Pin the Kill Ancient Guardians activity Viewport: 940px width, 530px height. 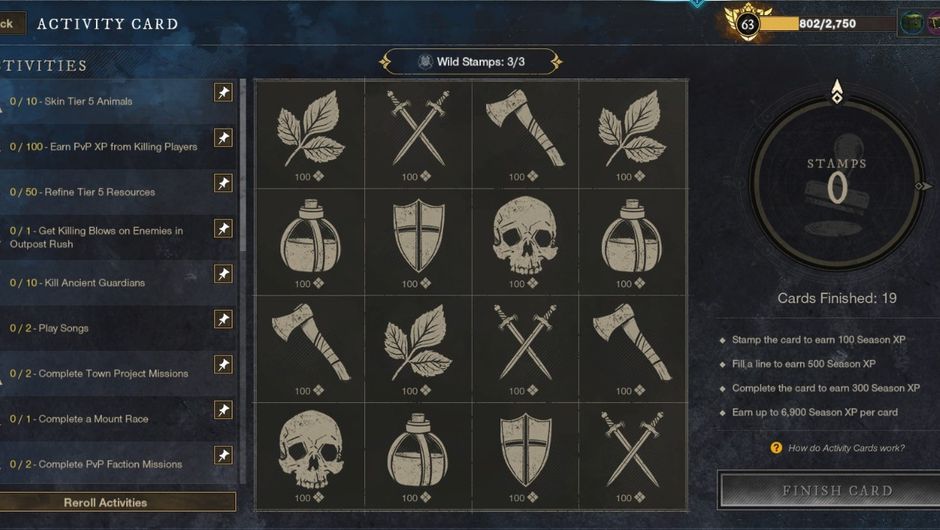pos(223,274)
